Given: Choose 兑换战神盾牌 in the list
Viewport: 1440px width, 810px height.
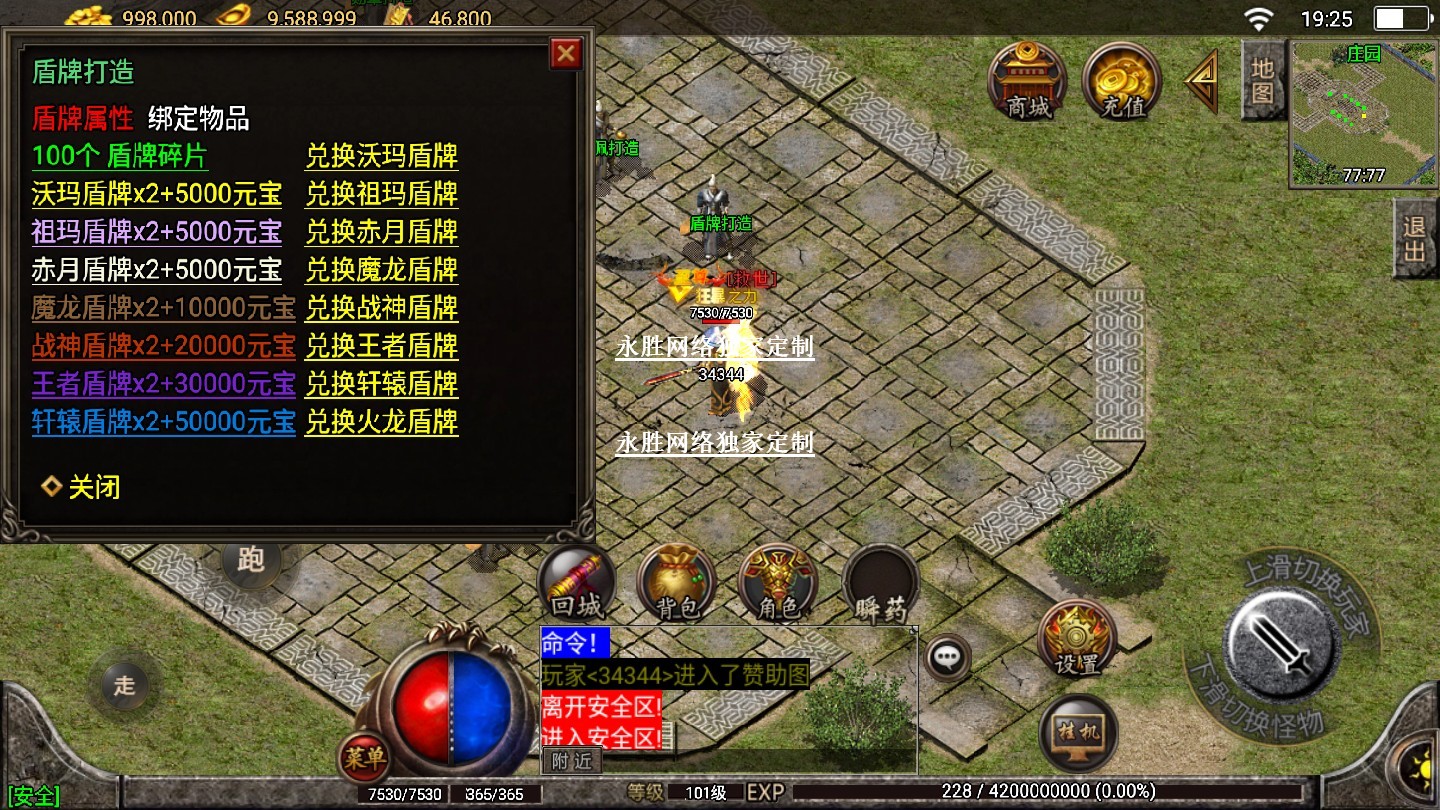Looking at the screenshot, I should (381, 308).
